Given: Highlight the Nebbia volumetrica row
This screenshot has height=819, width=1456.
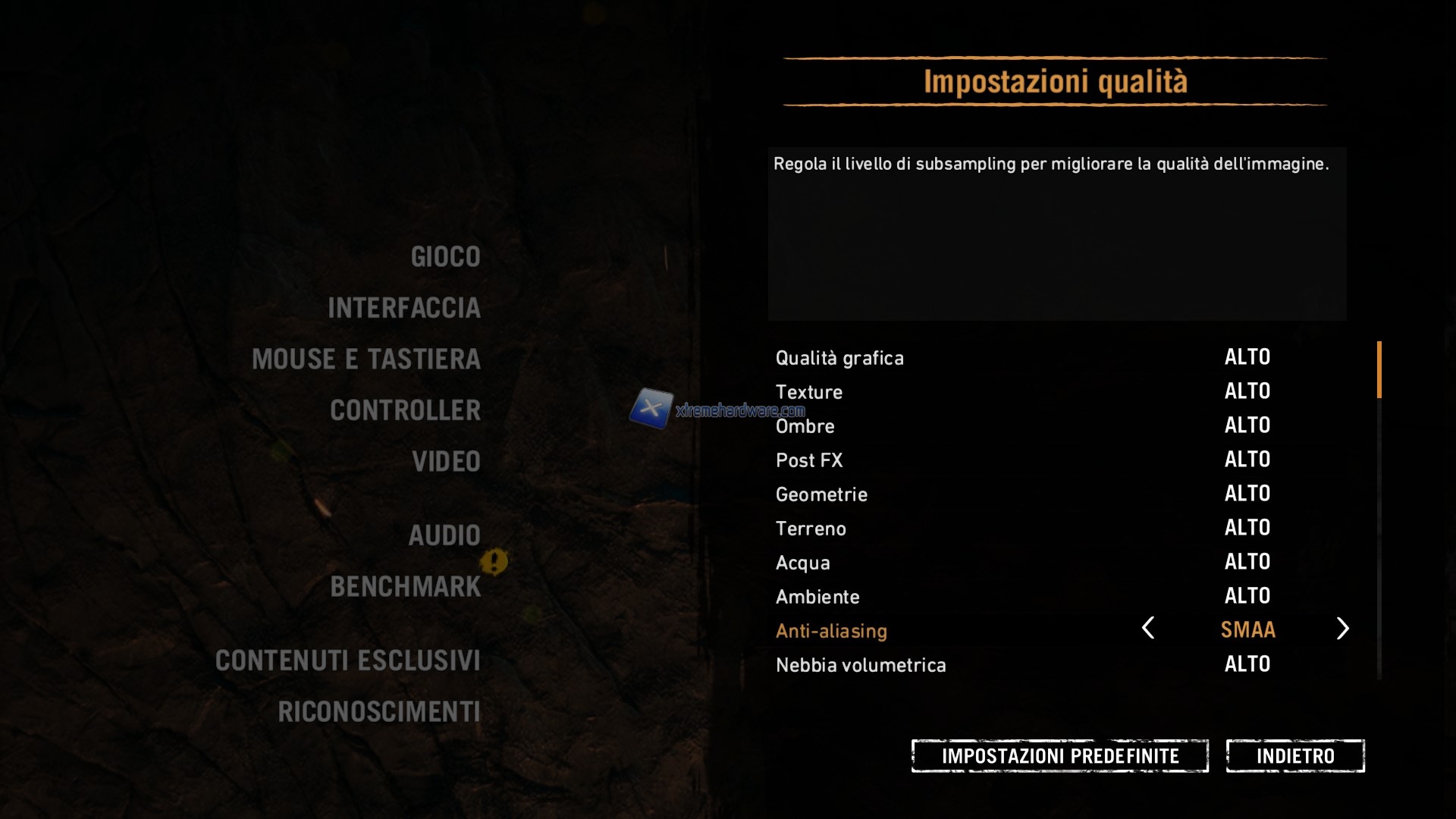Looking at the screenshot, I should pos(861,665).
